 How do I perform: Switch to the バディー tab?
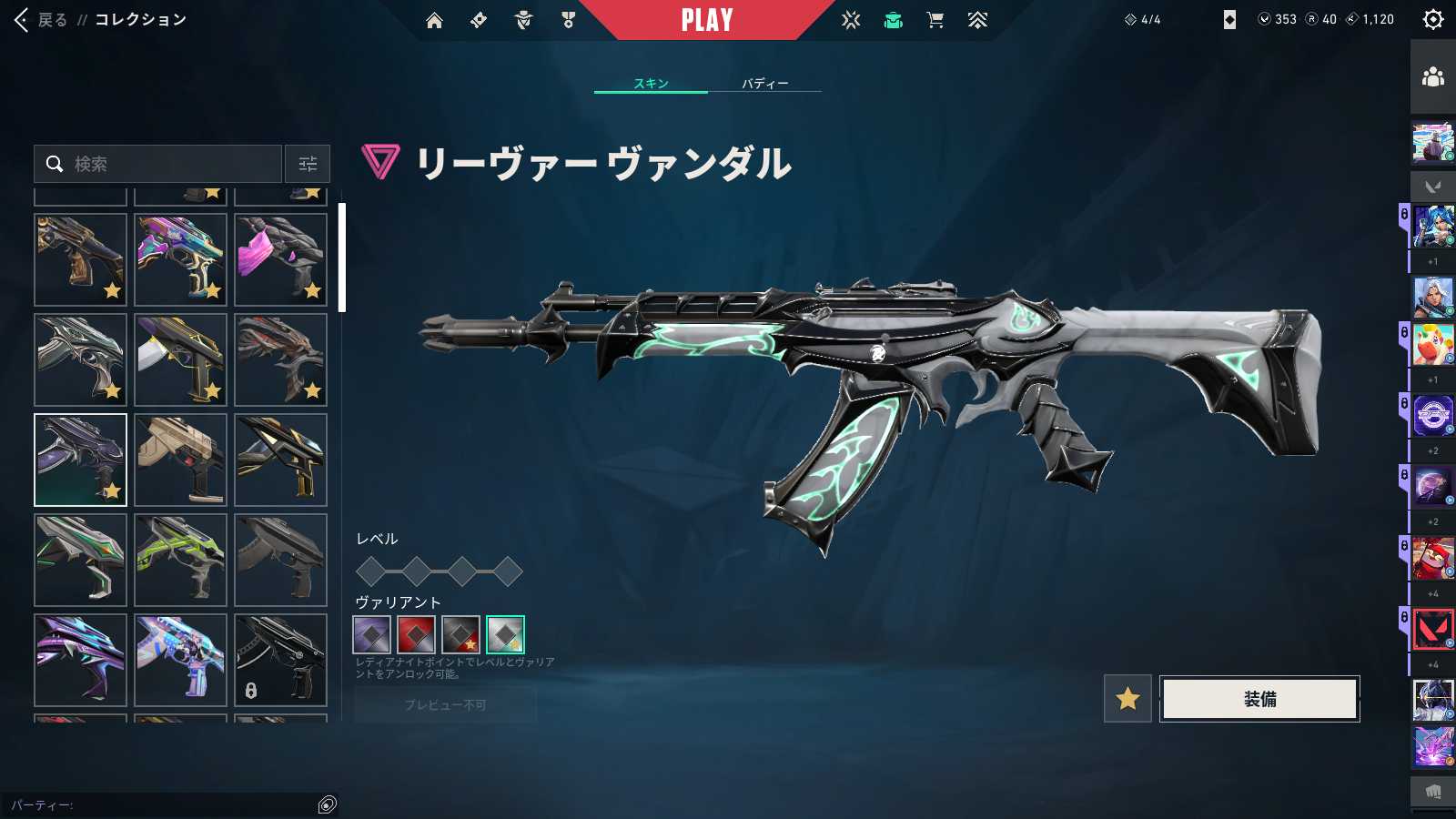[x=764, y=84]
